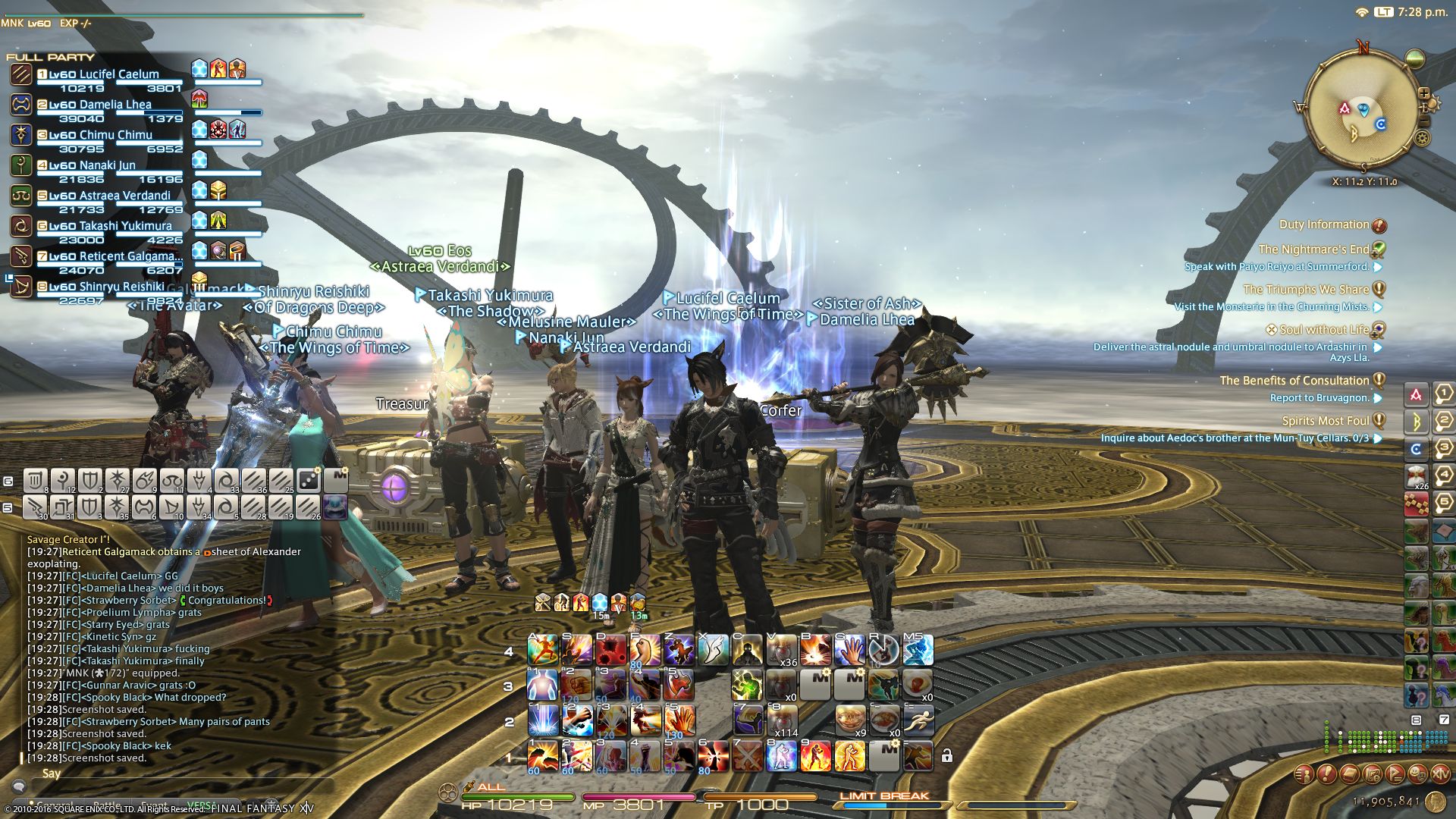The height and width of the screenshot is (819, 1456).
Task: Use the white winged-foot ability
Action: [713, 651]
